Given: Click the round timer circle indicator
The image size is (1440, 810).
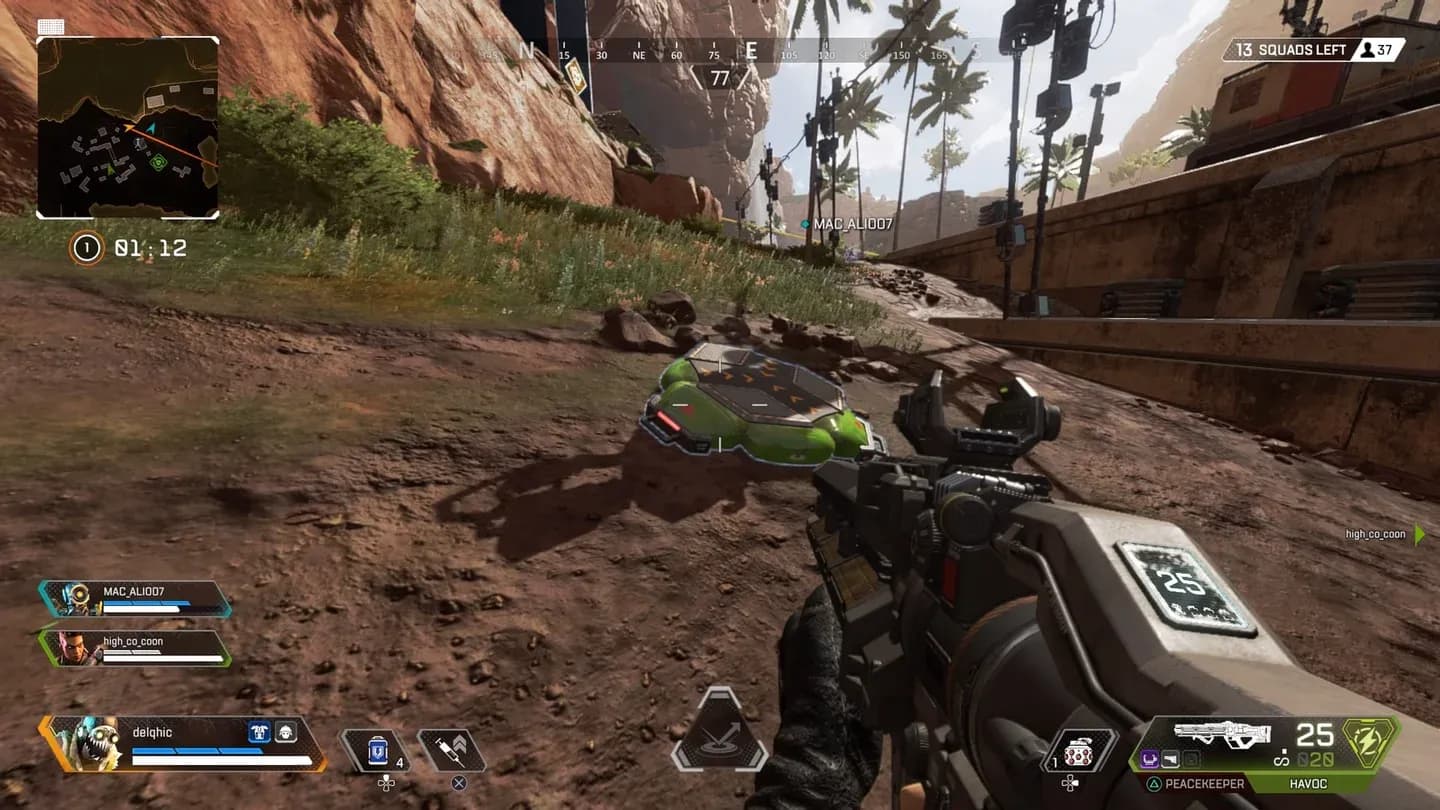Looking at the screenshot, I should [89, 248].
